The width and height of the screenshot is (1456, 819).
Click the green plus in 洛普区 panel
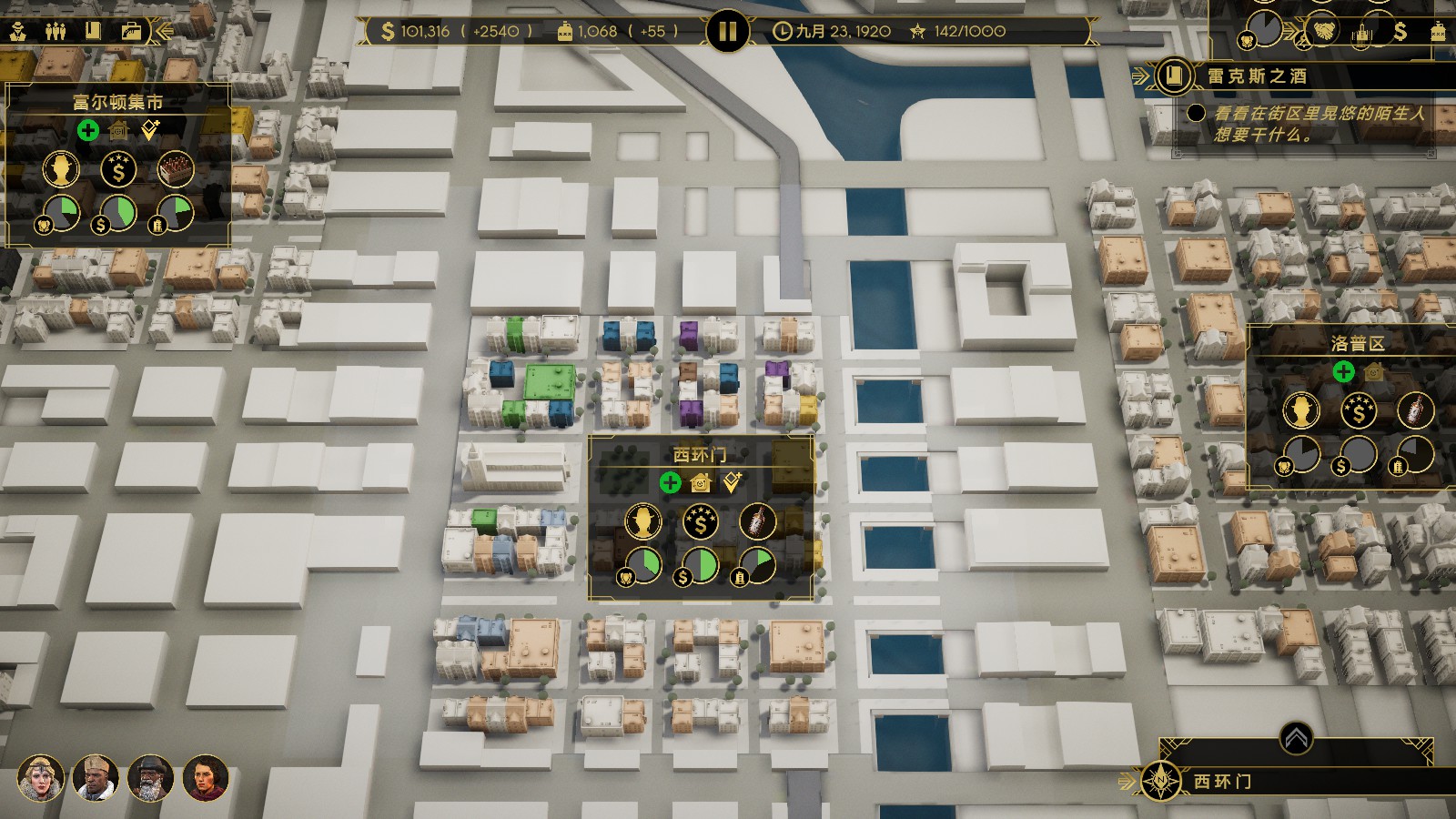pos(1343,371)
